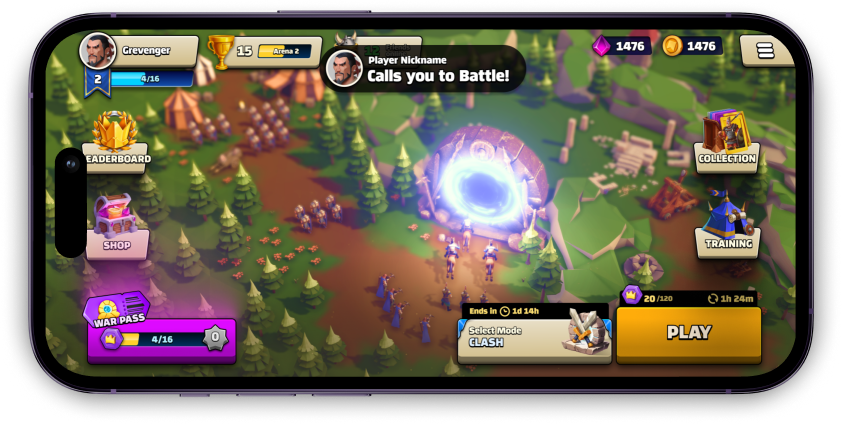Start a battle with the PLAY button

pos(688,333)
